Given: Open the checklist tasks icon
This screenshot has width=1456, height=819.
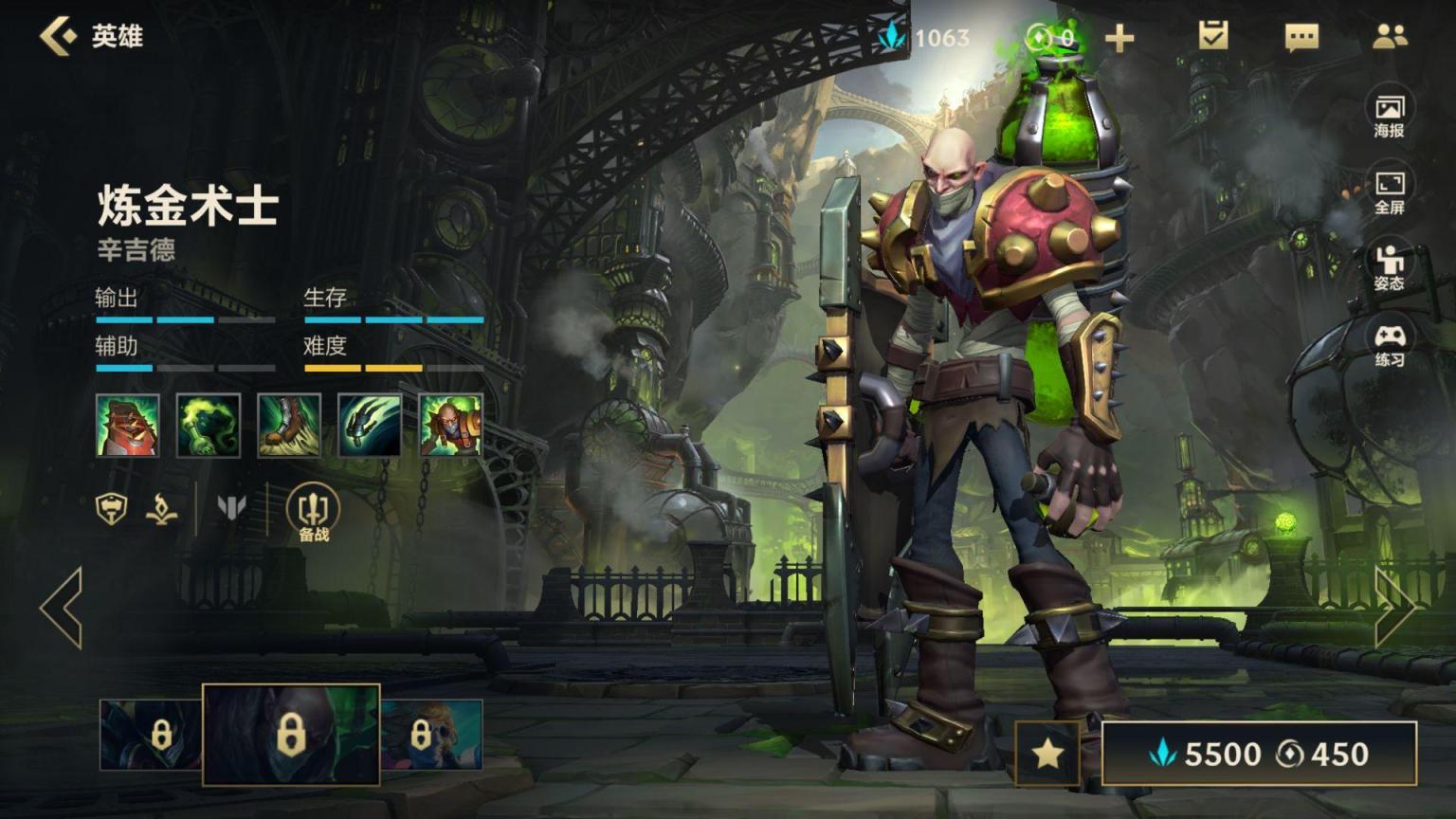Looking at the screenshot, I should 1212,36.
